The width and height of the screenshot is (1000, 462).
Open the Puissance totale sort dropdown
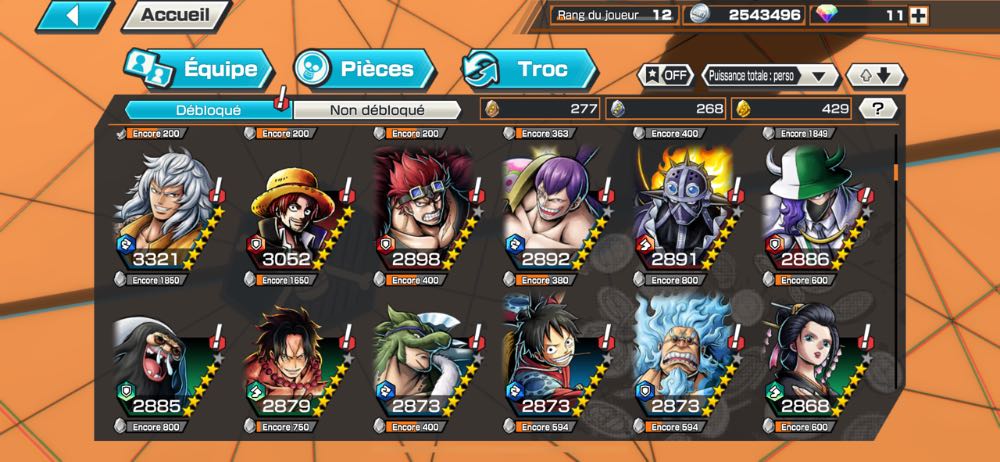(x=769, y=75)
